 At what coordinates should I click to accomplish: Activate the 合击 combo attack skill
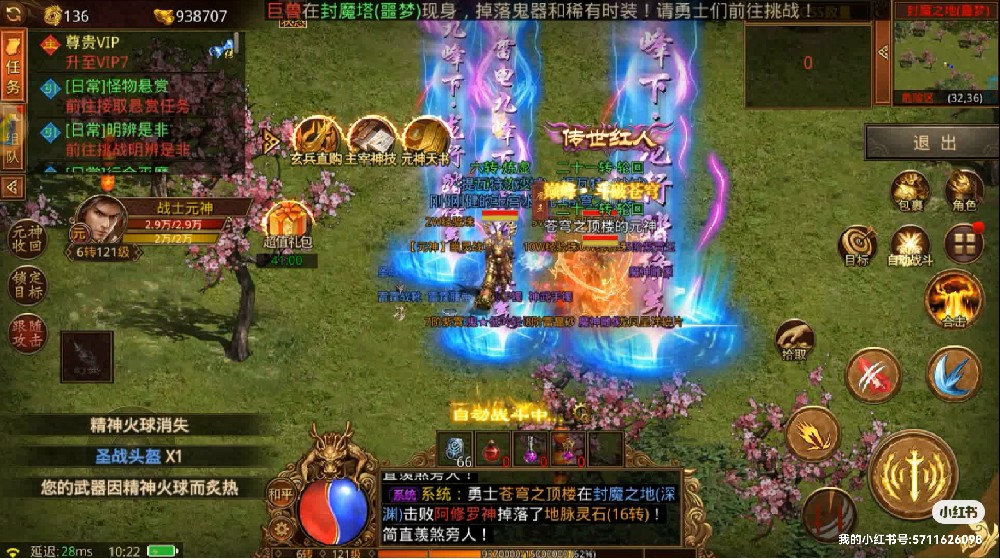coord(954,299)
